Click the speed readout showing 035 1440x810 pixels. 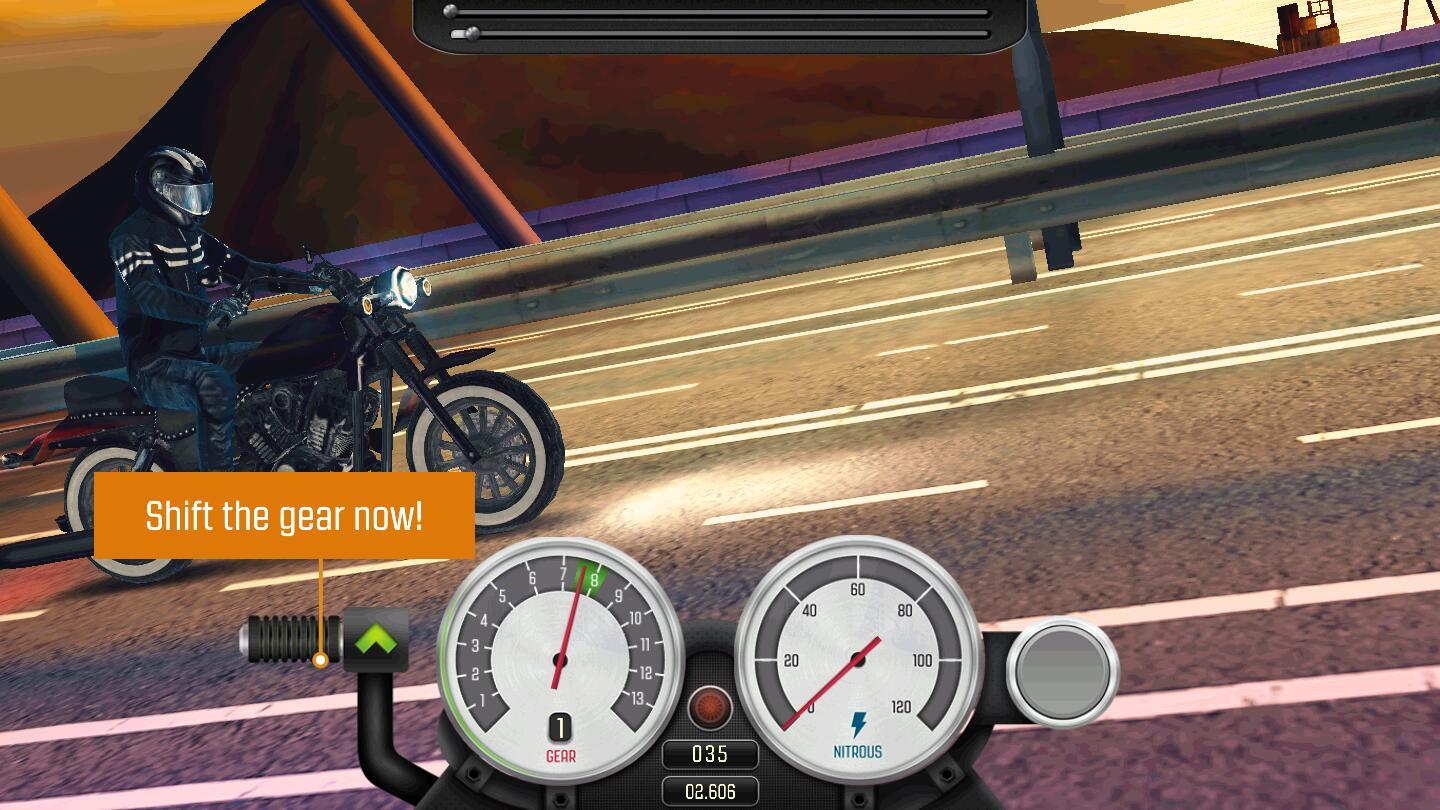[710, 753]
